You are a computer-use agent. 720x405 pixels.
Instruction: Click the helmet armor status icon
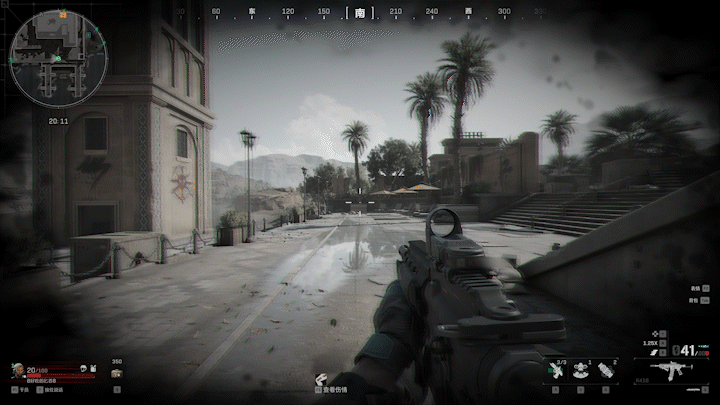pyautogui.click(x=83, y=370)
